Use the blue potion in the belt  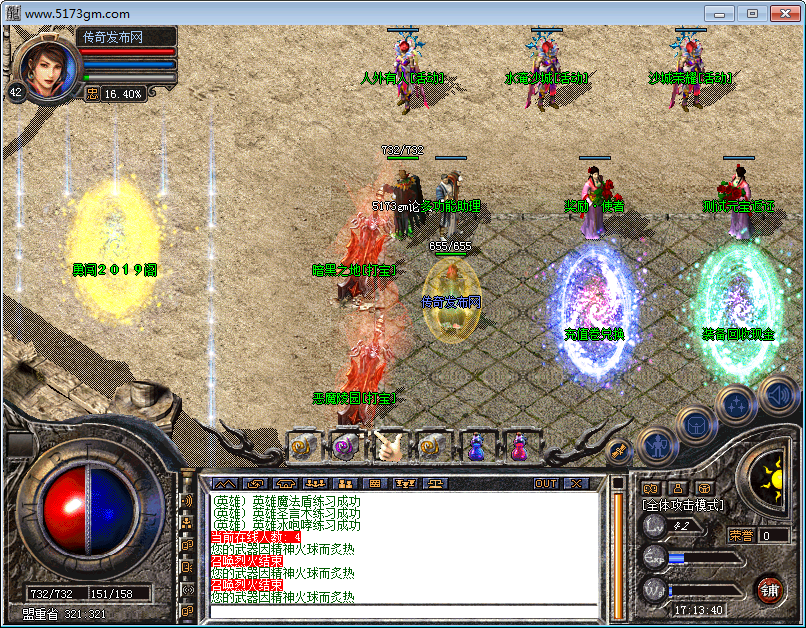pos(475,447)
